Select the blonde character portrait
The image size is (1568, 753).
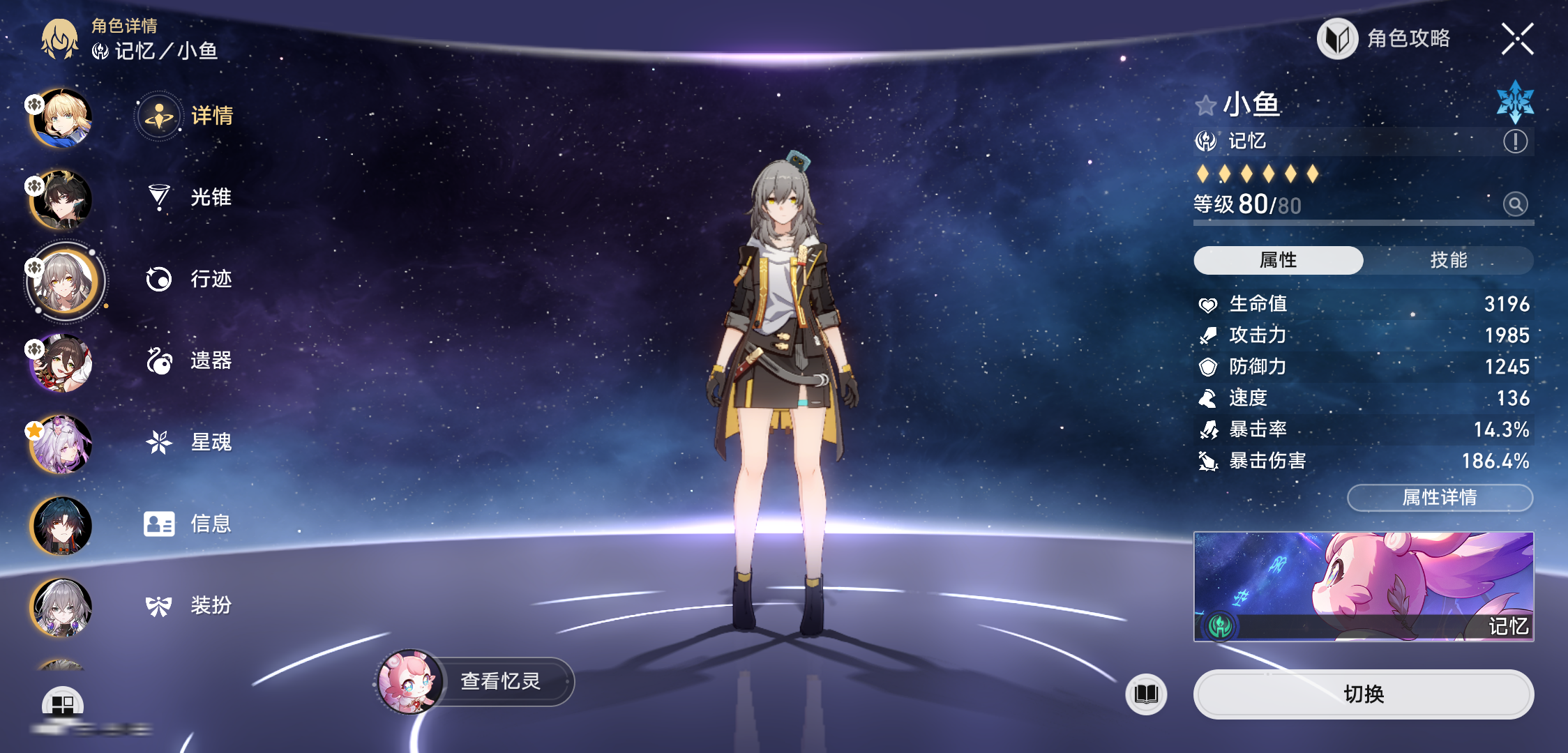coord(61,119)
